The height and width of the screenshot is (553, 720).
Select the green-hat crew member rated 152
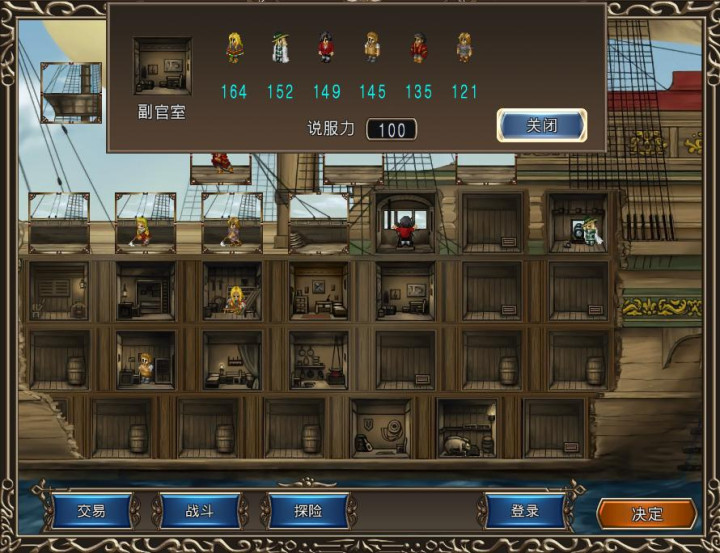click(x=280, y=49)
